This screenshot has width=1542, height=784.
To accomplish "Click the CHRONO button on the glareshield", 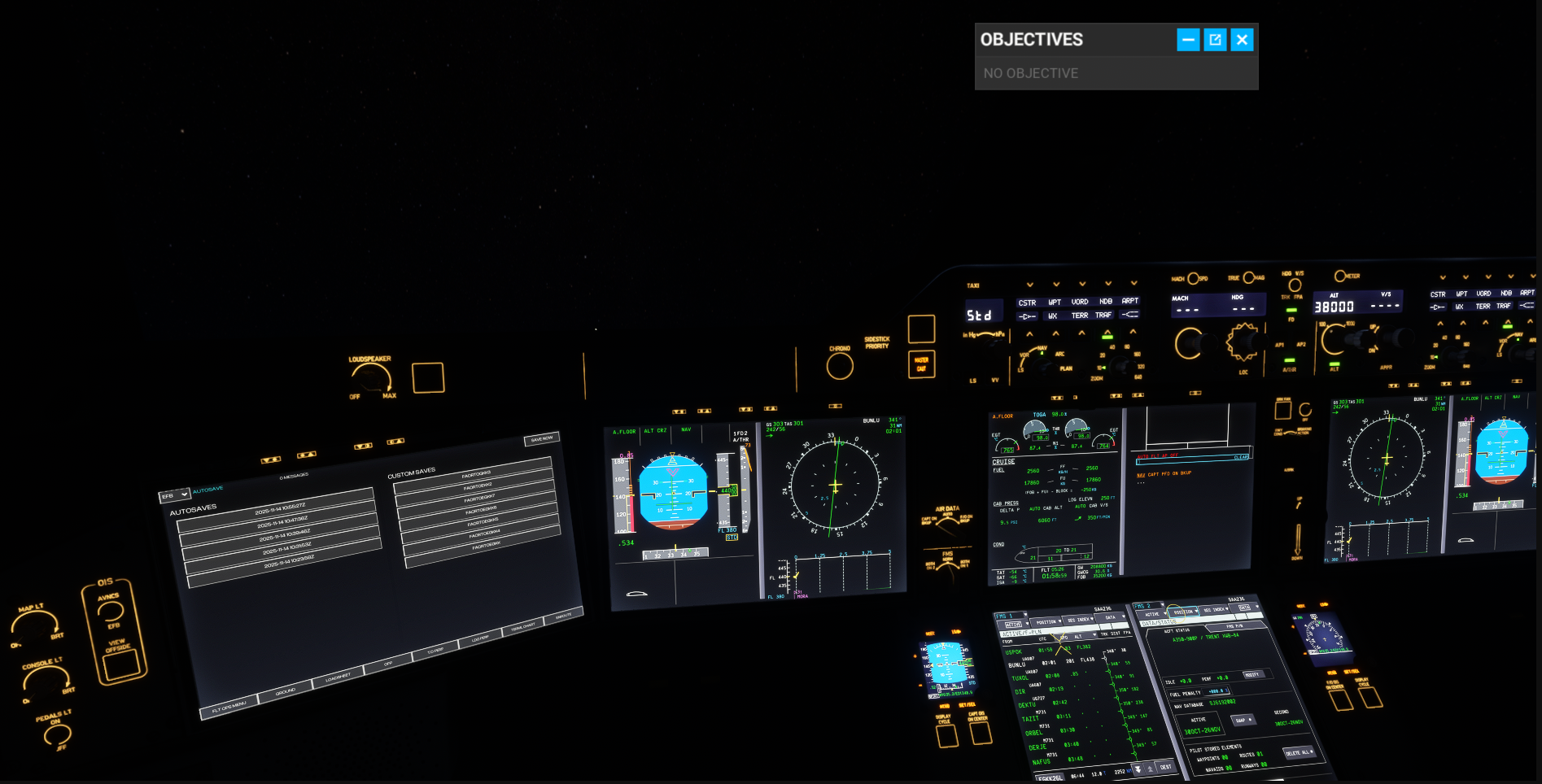I will pos(840,366).
